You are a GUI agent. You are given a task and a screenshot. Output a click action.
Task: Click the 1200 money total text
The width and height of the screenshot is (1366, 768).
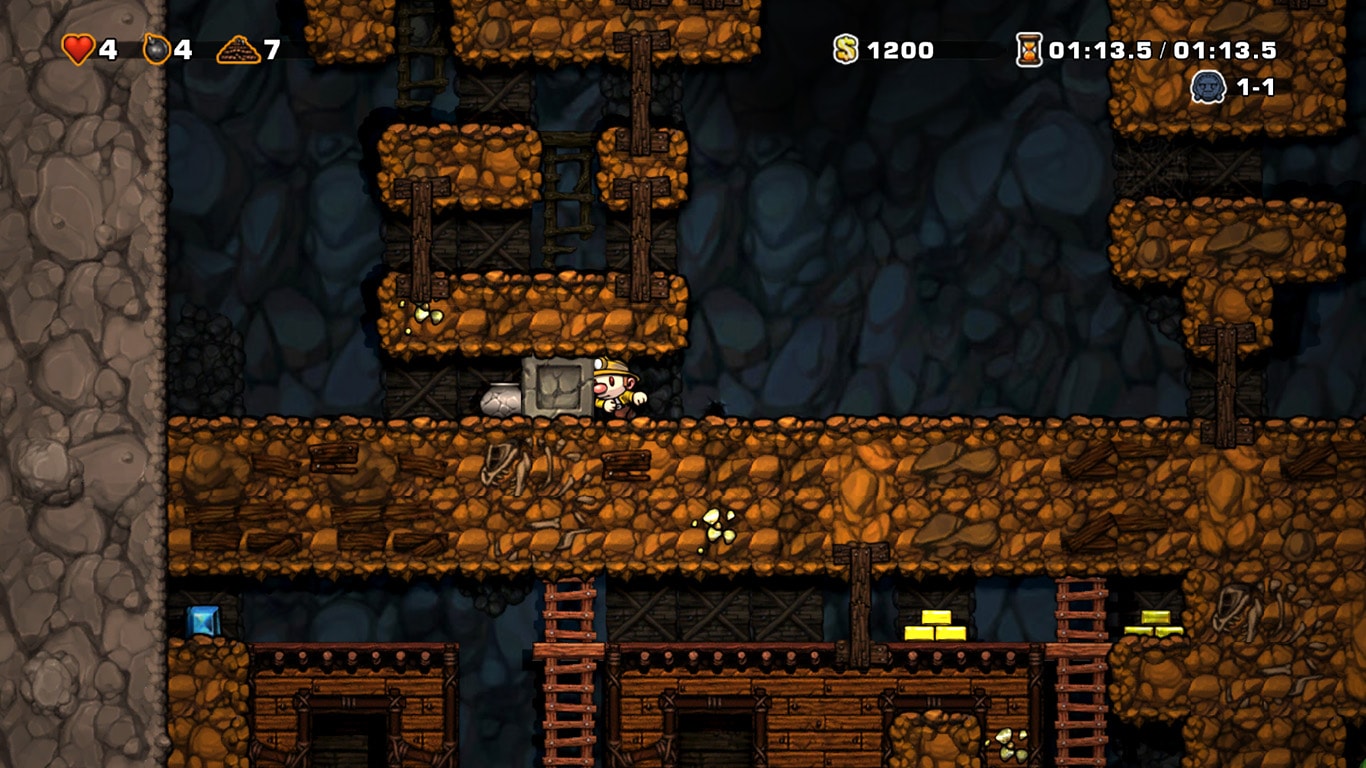899,48
